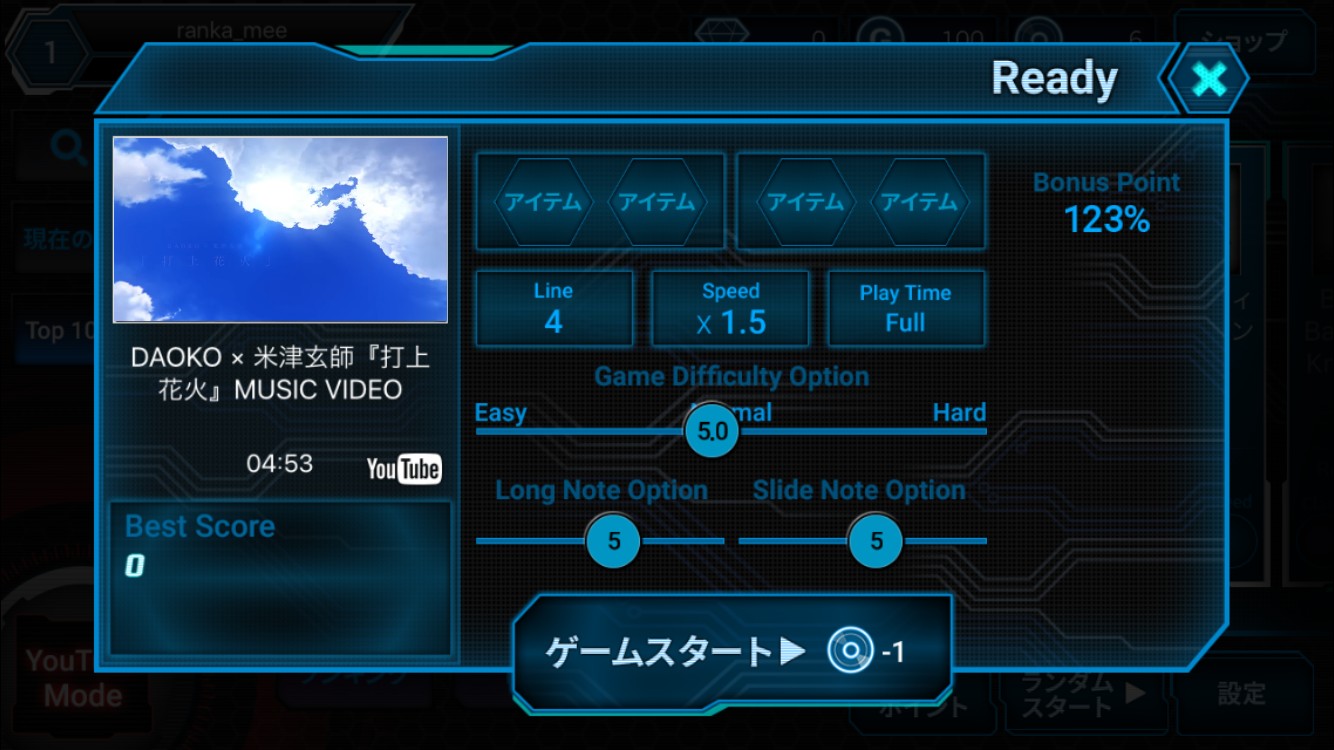Click the Game Difficulty slider knob
Image resolution: width=1334 pixels, height=750 pixels.
712,432
